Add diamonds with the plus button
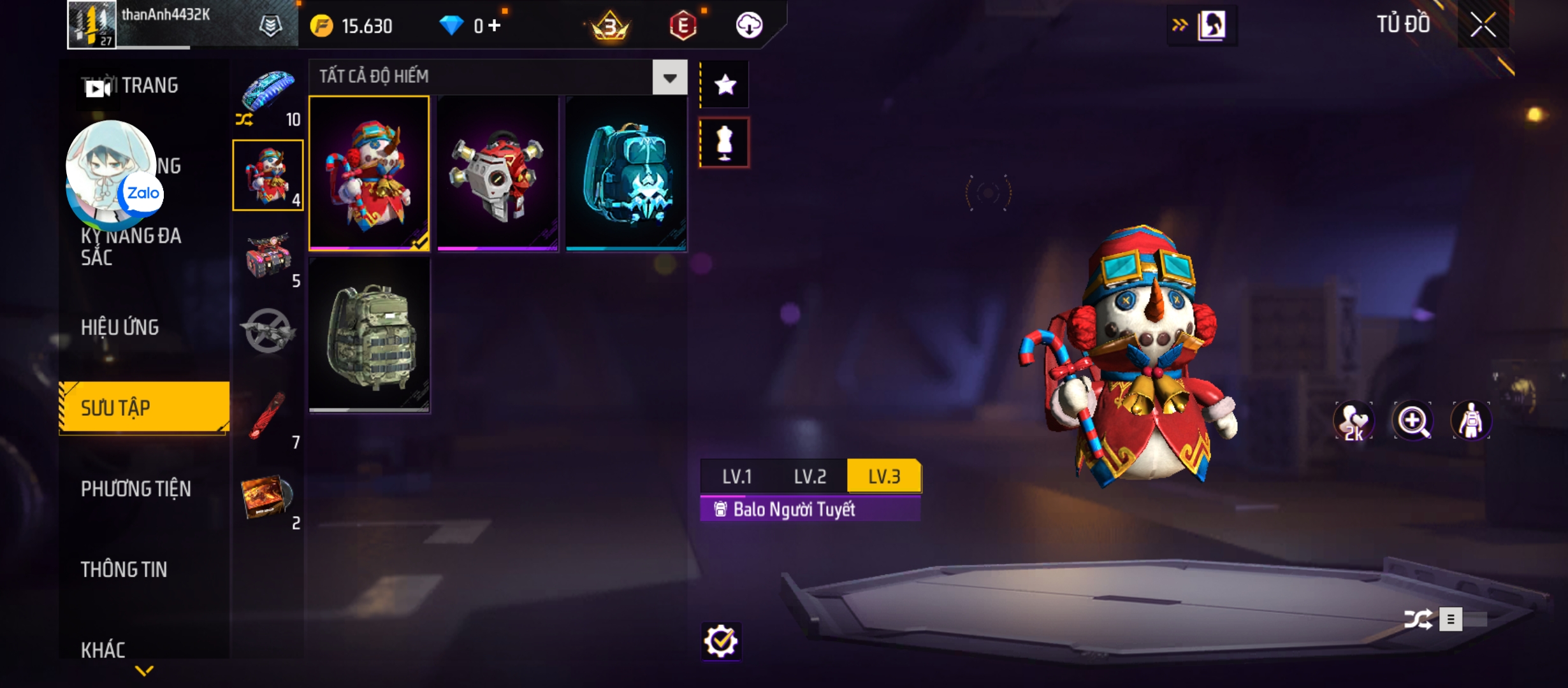The width and height of the screenshot is (1568, 688). coord(495,25)
